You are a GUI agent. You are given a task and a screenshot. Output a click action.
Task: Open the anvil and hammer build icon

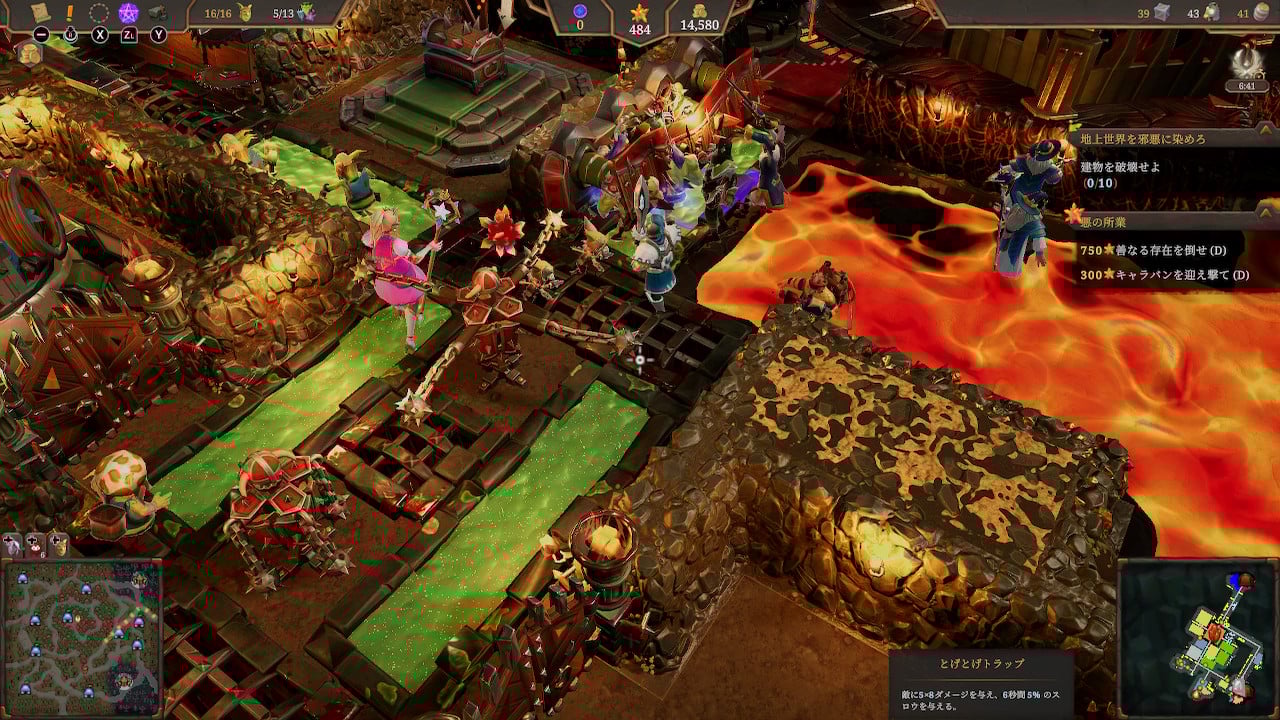157,13
